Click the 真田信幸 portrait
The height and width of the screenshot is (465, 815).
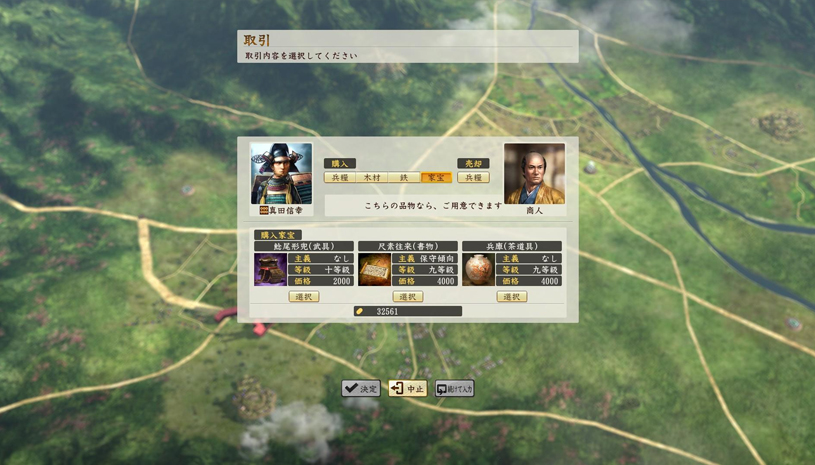[281, 174]
